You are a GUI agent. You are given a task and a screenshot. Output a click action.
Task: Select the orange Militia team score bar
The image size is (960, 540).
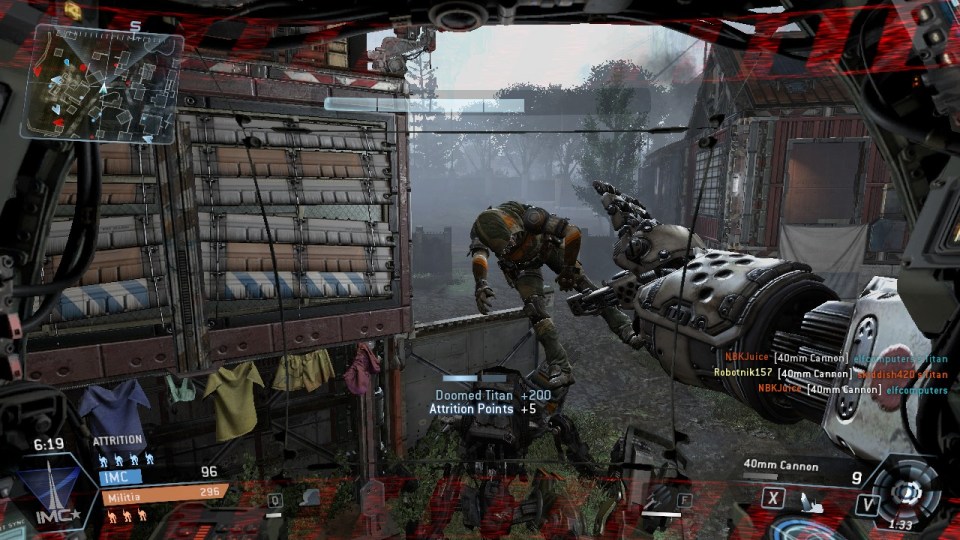(164, 494)
